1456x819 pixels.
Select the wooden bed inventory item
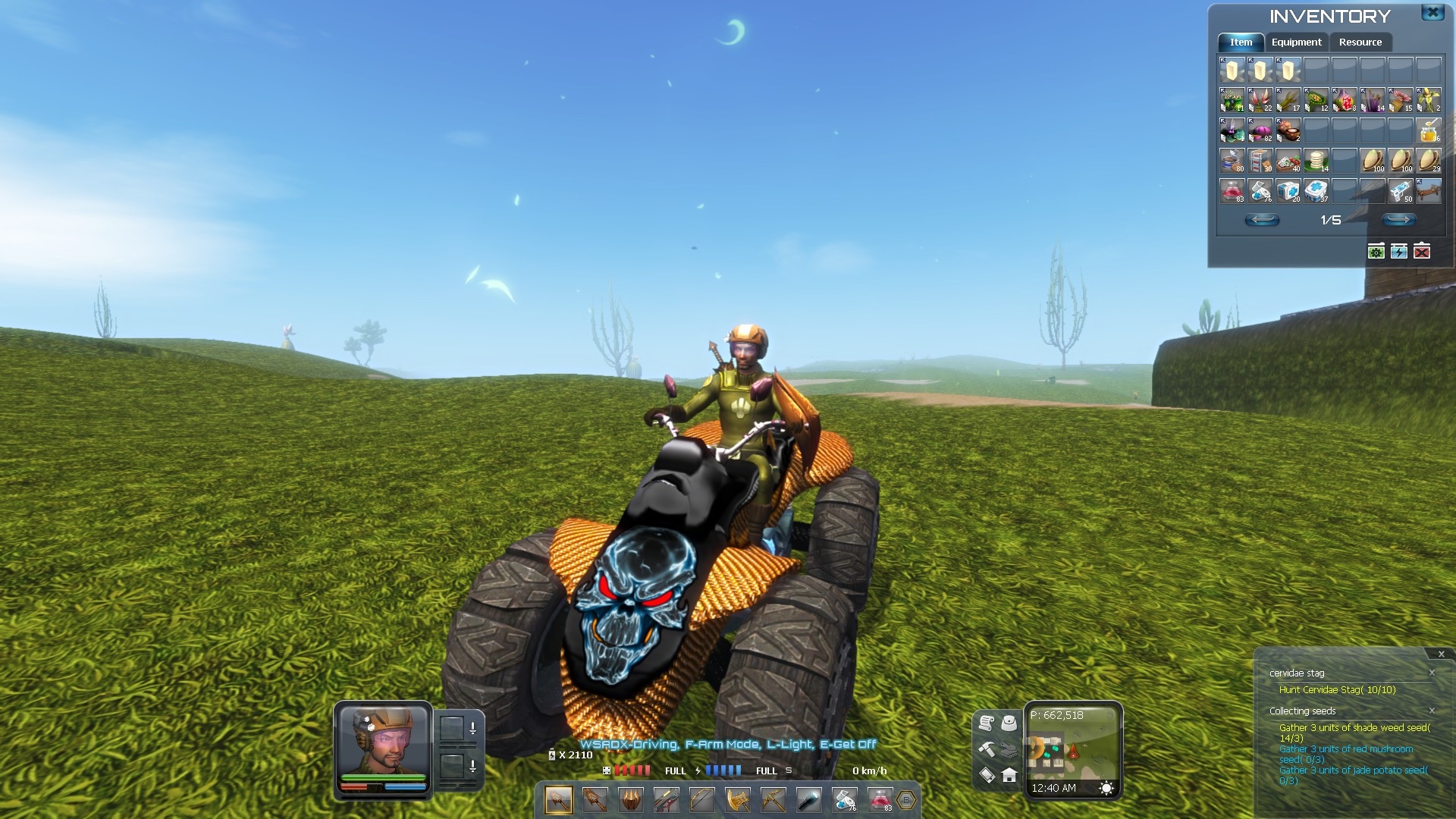[x=1429, y=191]
